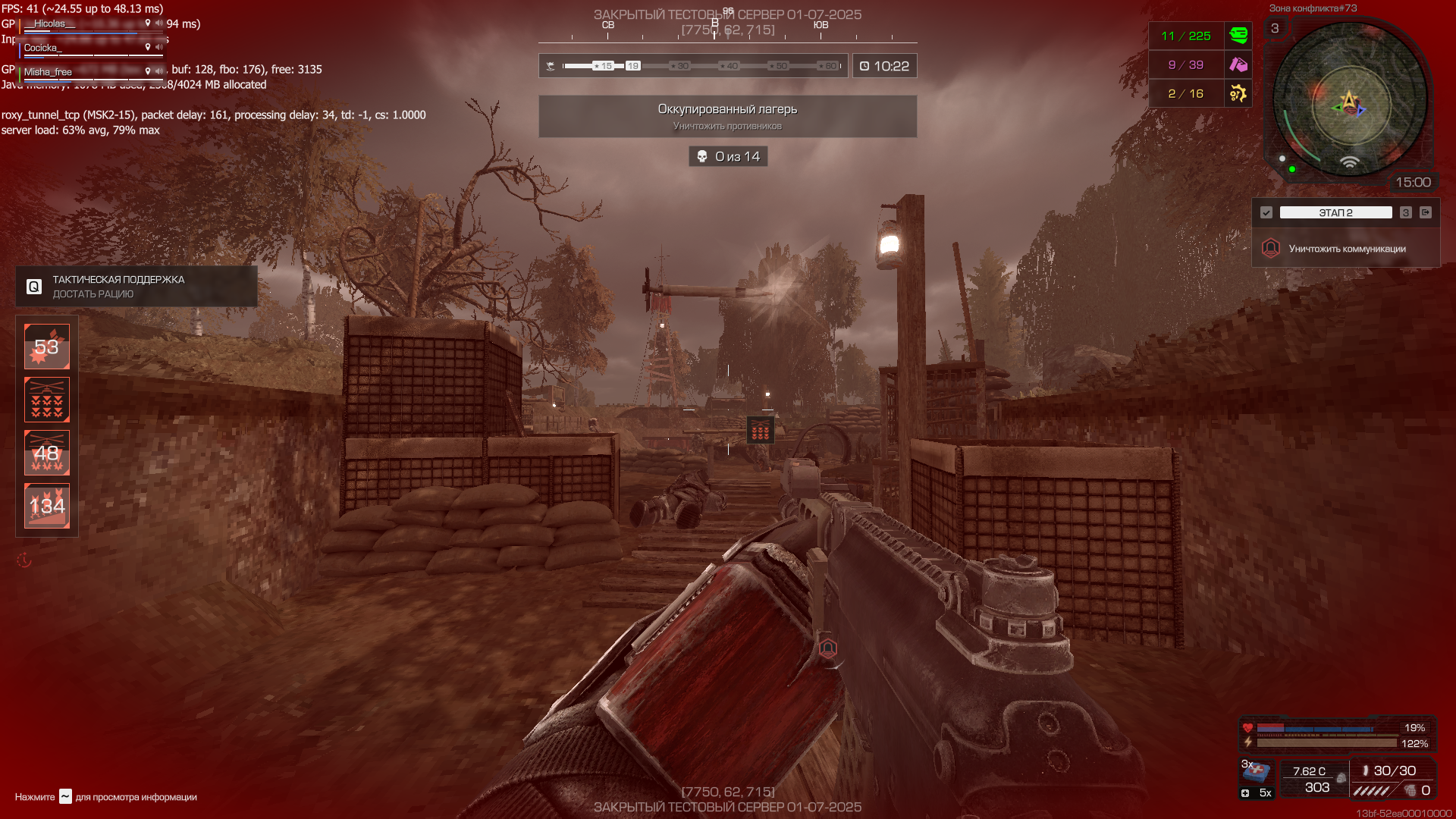Click the backpack icon beside 7.62 ammo
The image size is (1456, 819).
tap(1341, 778)
